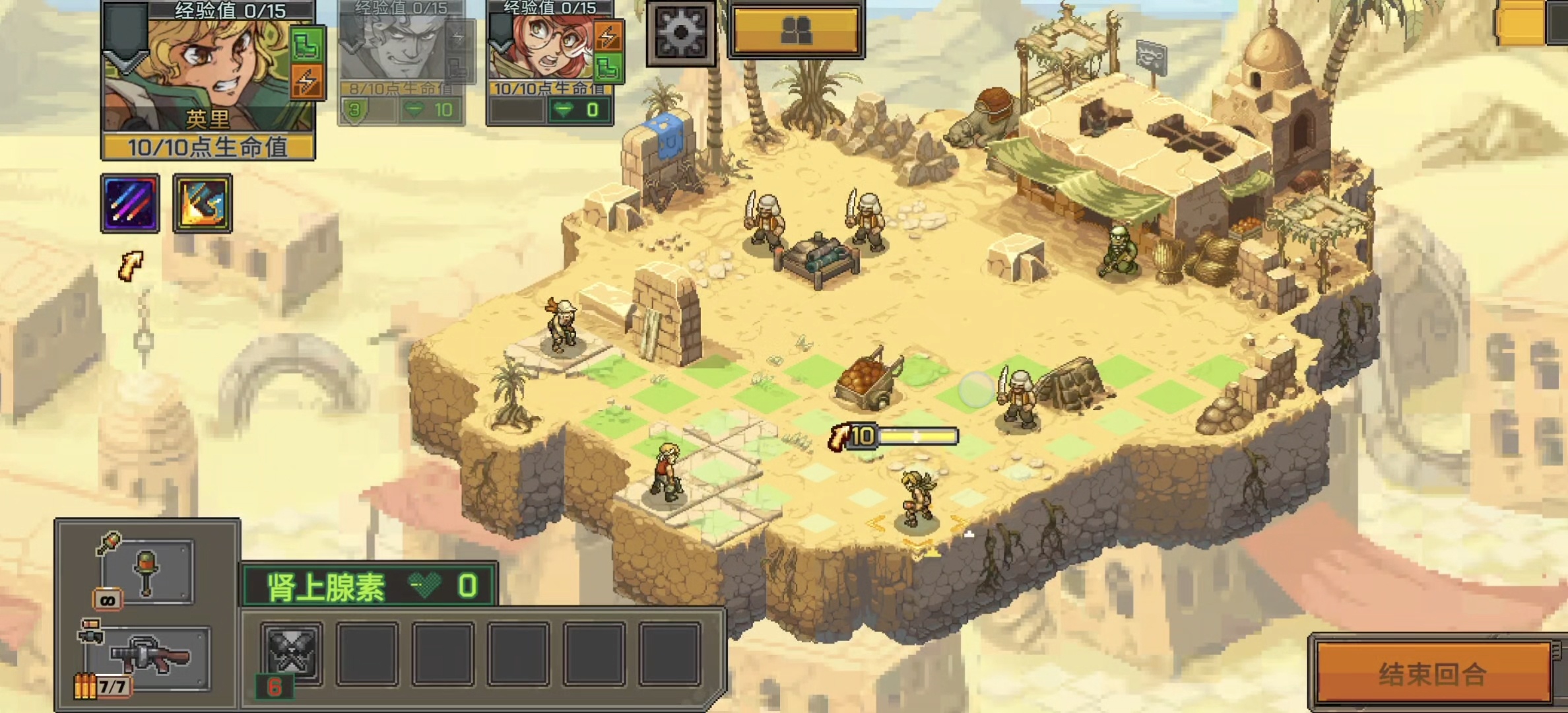Activate the orange blast special skill

click(203, 203)
